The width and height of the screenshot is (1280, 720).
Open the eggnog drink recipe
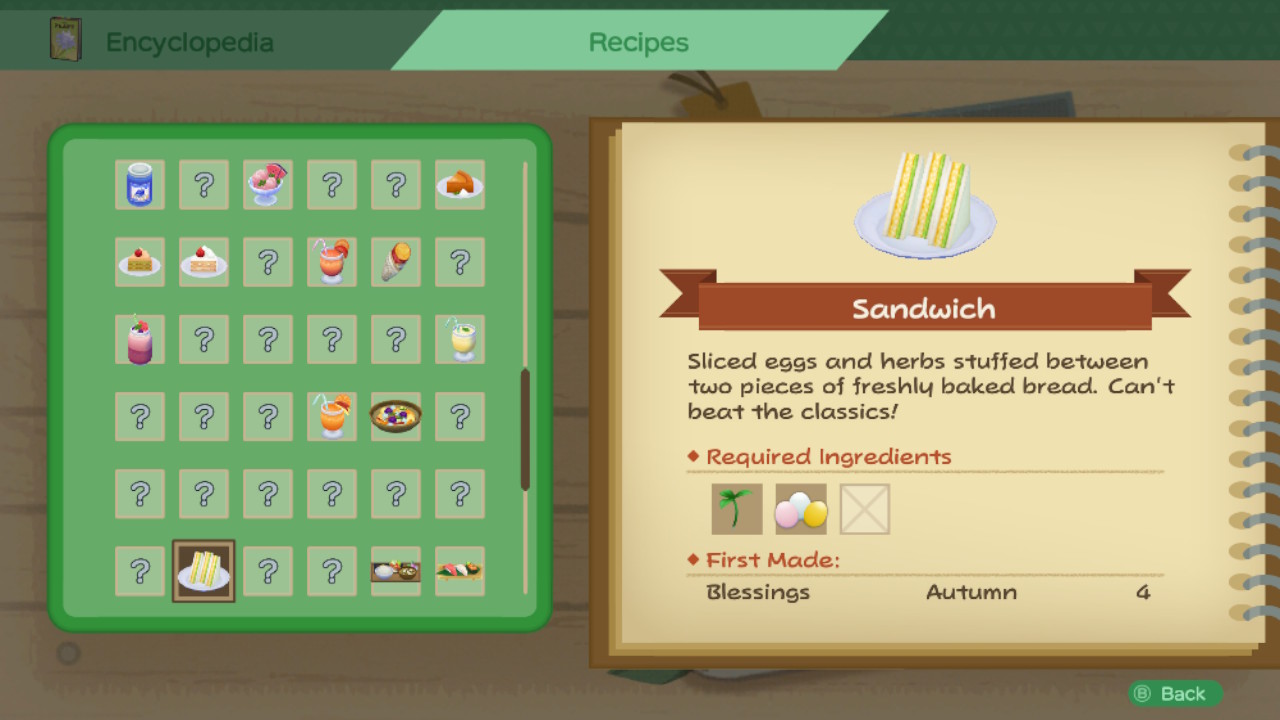click(x=460, y=339)
